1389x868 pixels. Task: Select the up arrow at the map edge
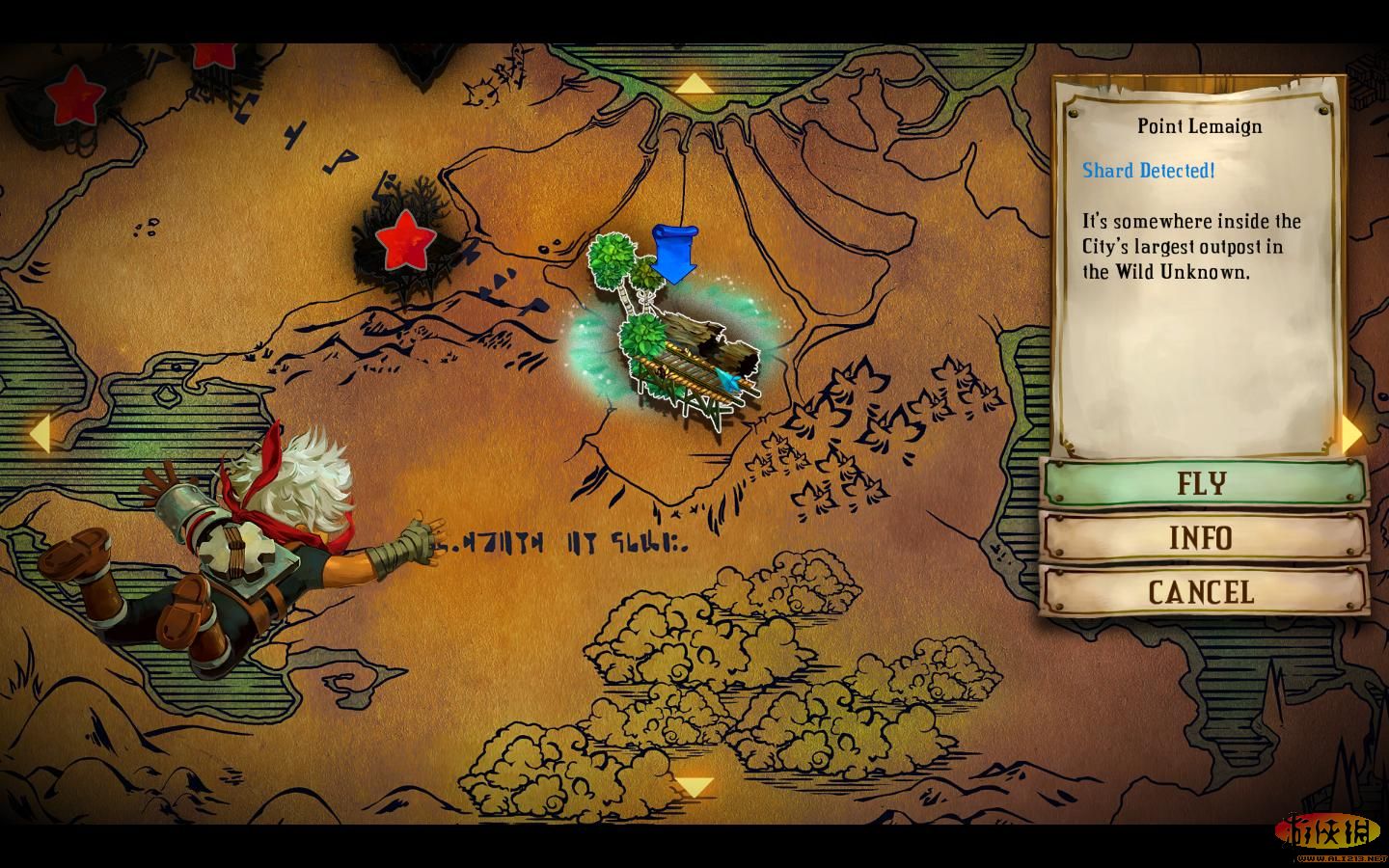(x=694, y=85)
